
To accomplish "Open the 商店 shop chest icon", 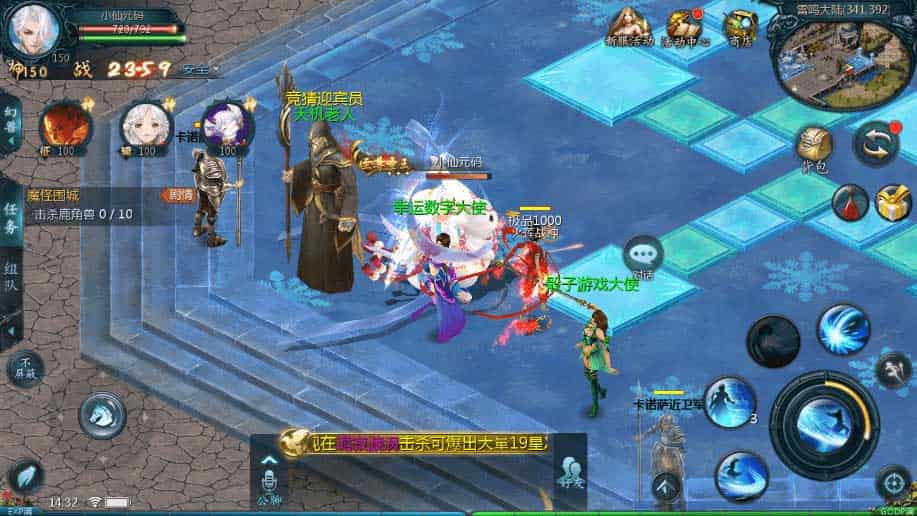I will pyautogui.click(x=741, y=25).
